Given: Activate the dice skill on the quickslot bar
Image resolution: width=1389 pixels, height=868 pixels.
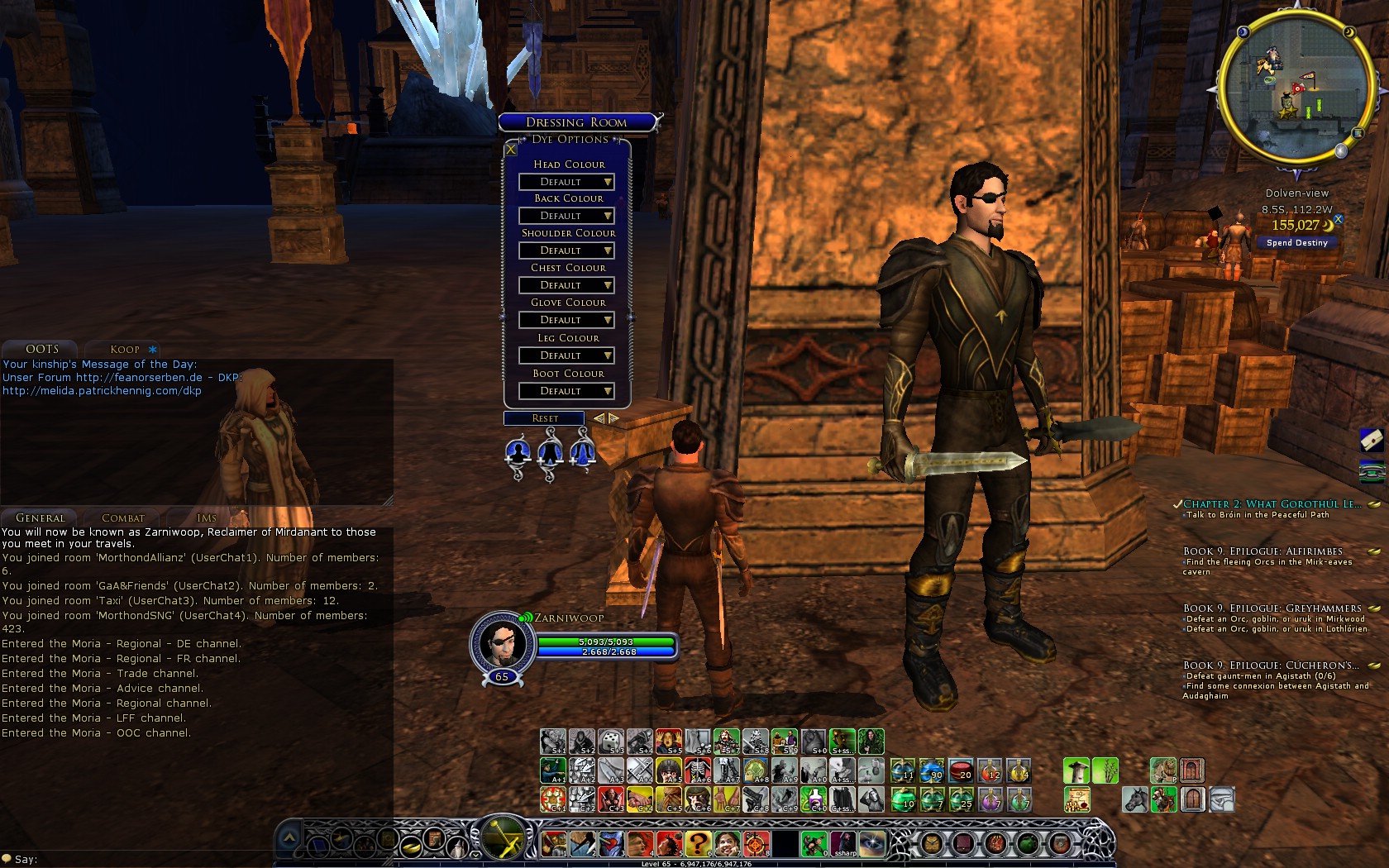Looking at the screenshot, I should (x=610, y=742).
